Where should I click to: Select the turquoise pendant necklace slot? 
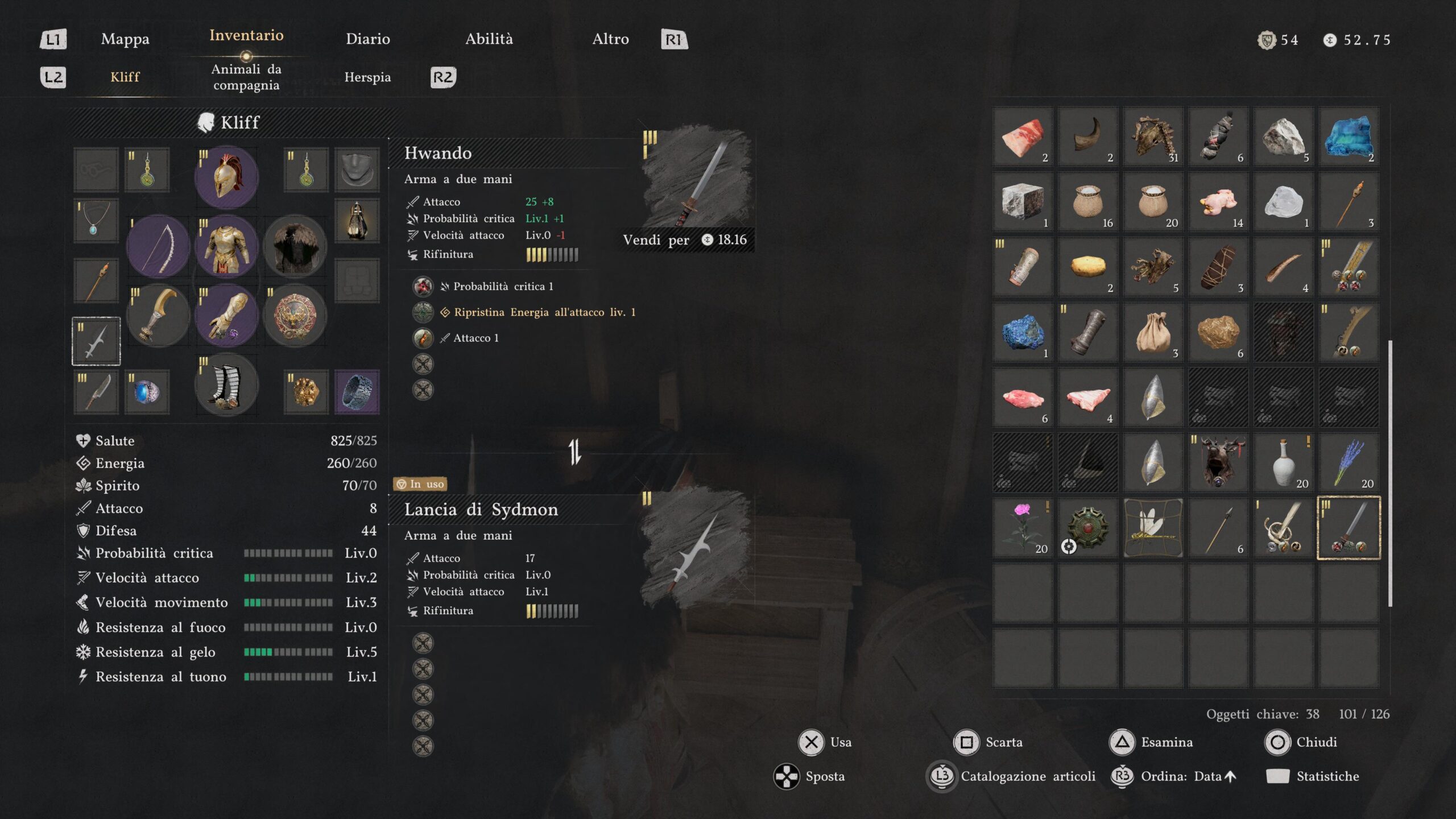tap(96, 220)
